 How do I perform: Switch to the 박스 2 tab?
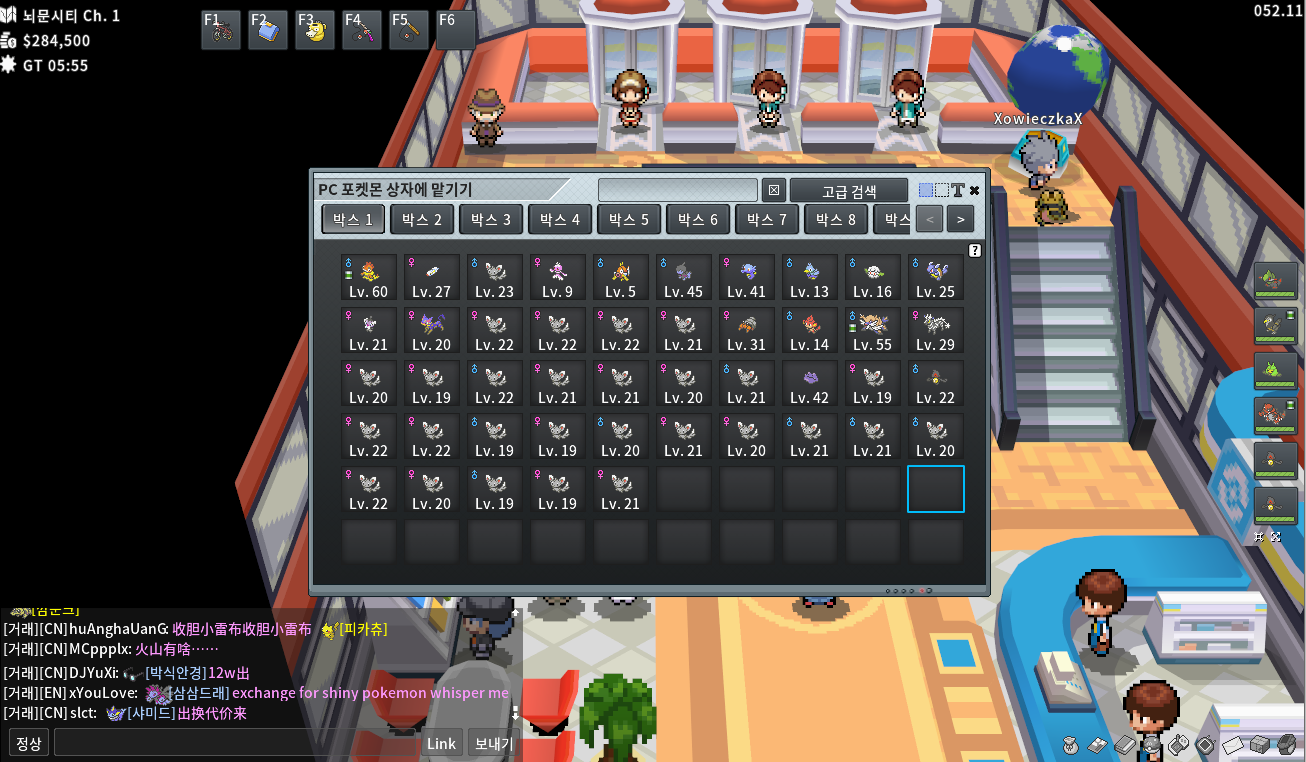coord(422,219)
